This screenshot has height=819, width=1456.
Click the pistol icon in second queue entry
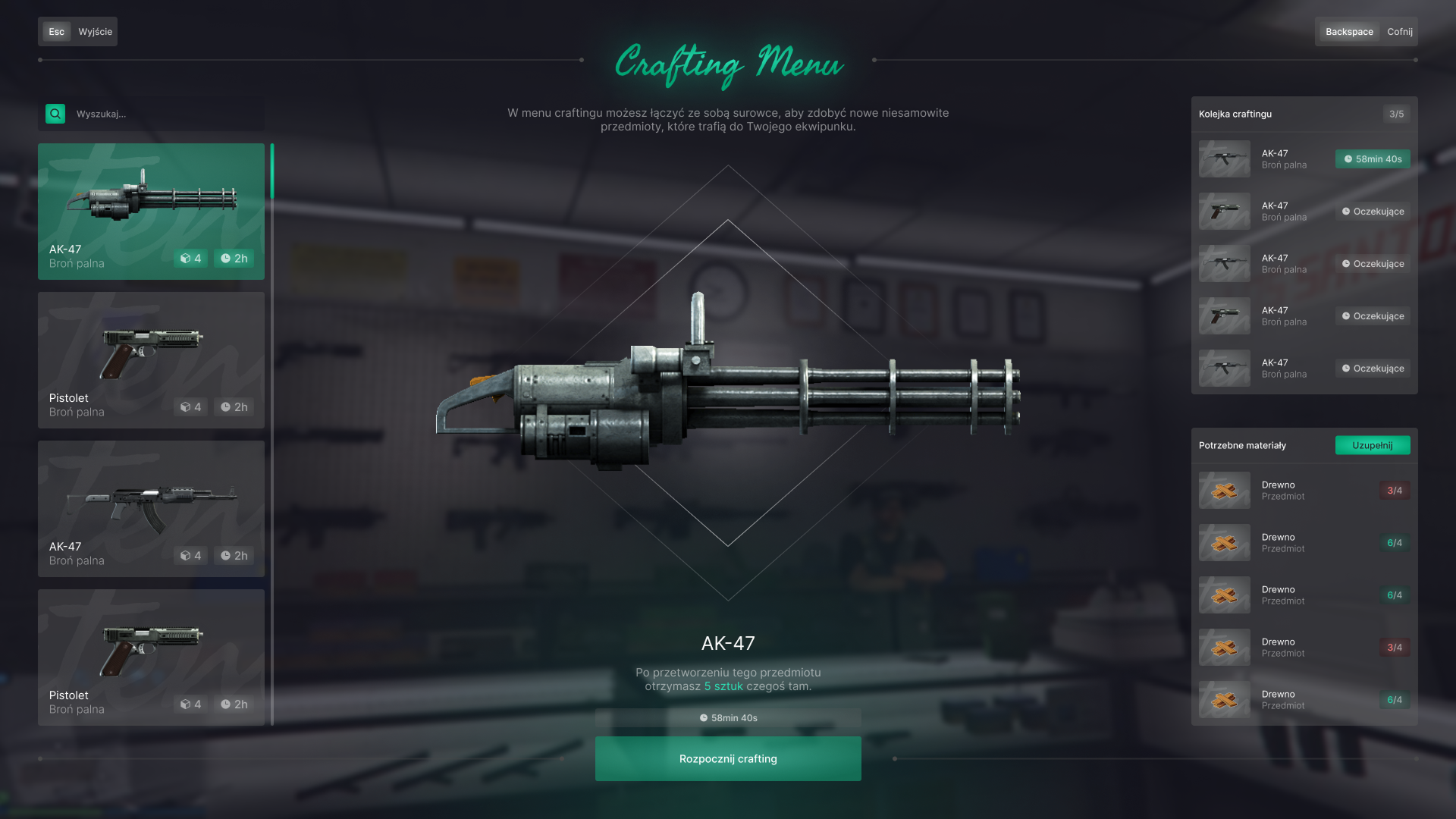point(1224,211)
